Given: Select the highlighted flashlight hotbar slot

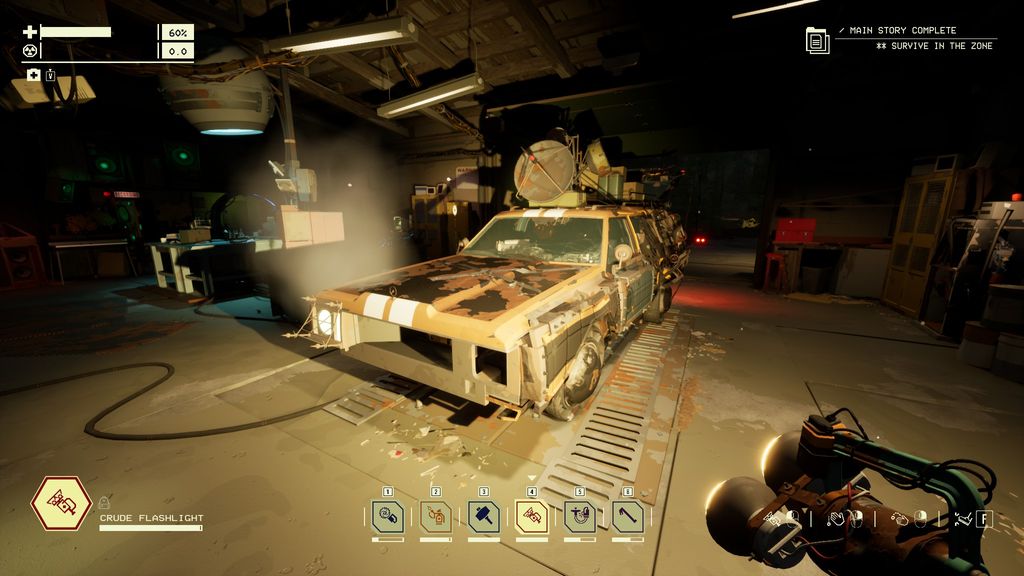Looking at the screenshot, I should pos(532,516).
